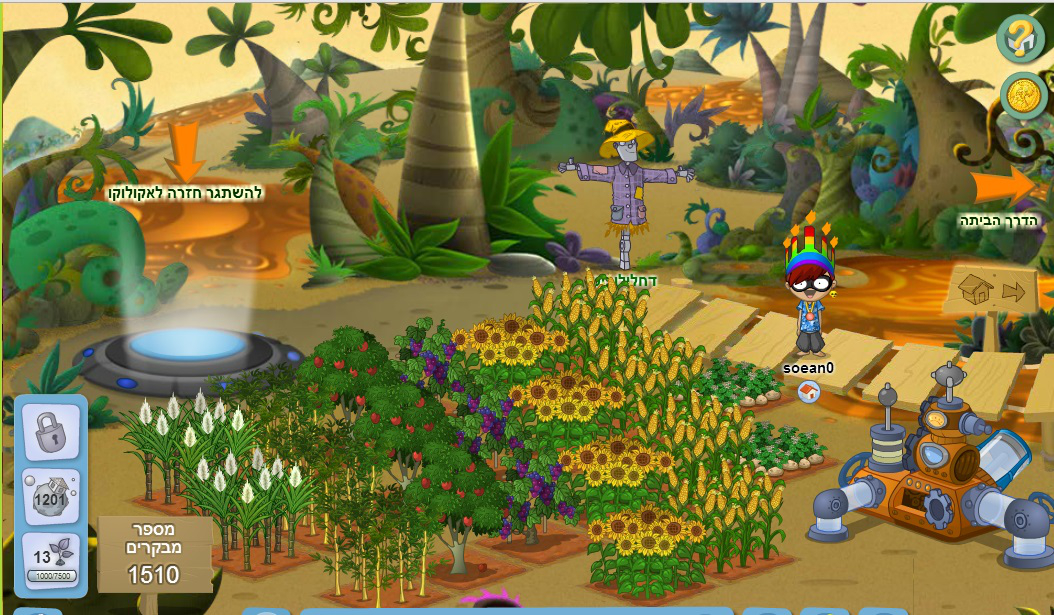
Task: Click the orange arrow to teleport back
Action: click(184, 153)
